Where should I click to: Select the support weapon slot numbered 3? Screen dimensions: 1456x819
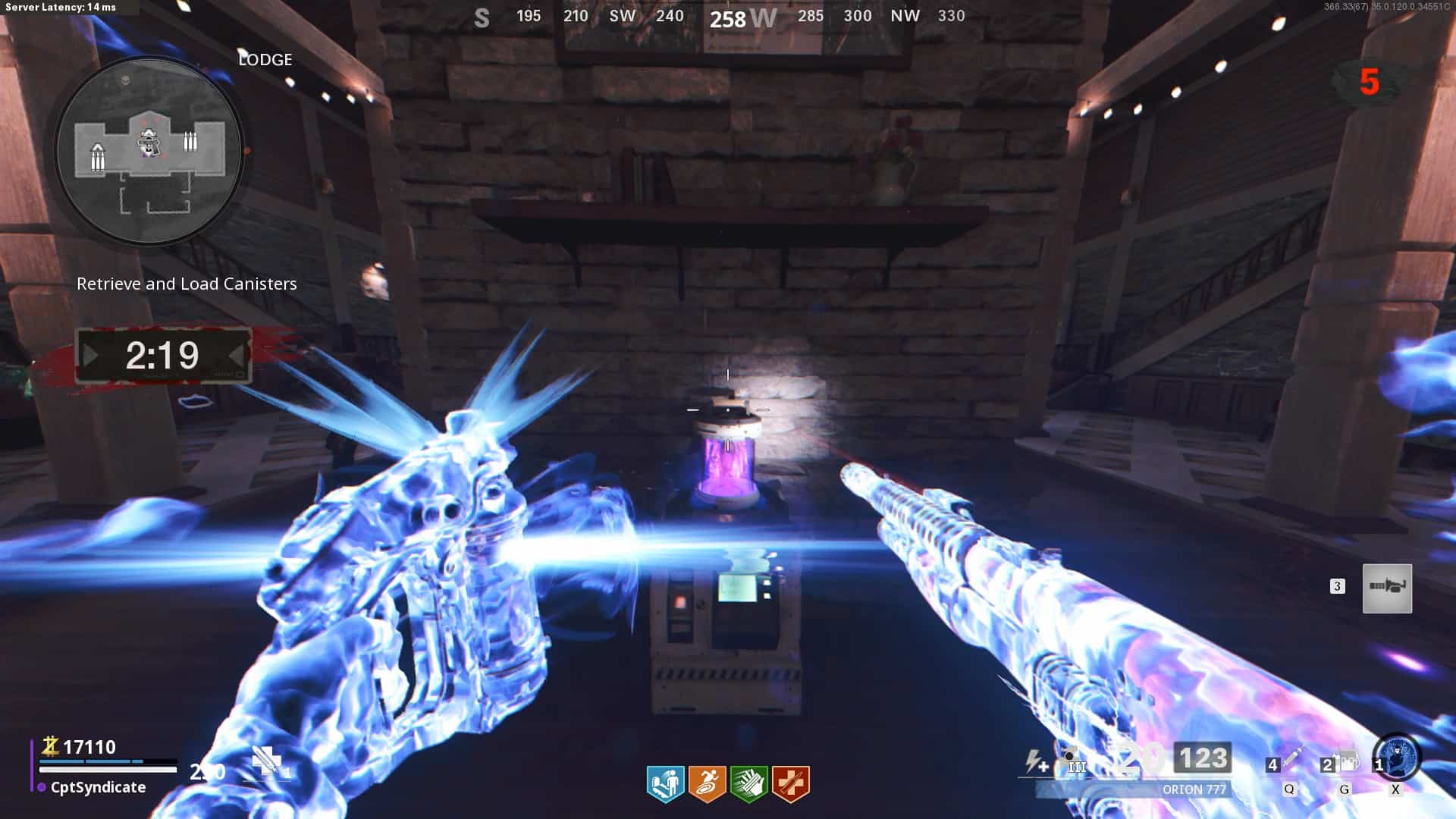coord(1386,588)
